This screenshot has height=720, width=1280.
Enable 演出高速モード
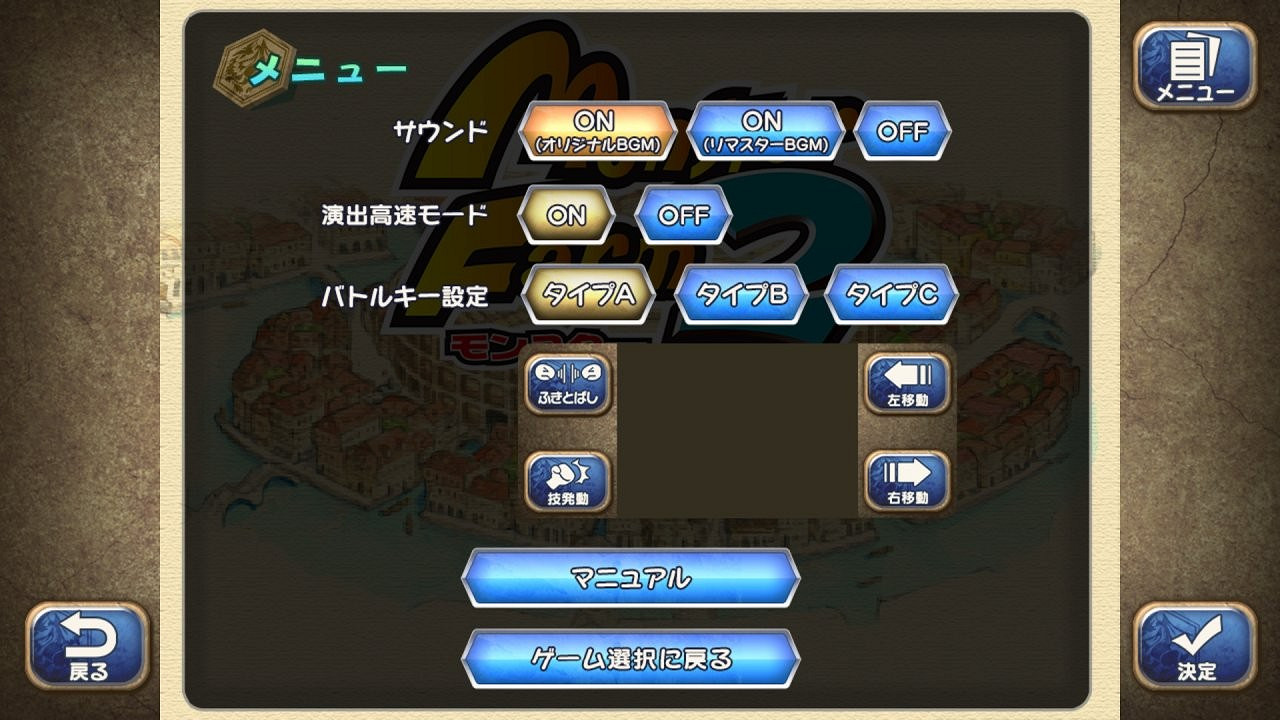[565, 214]
